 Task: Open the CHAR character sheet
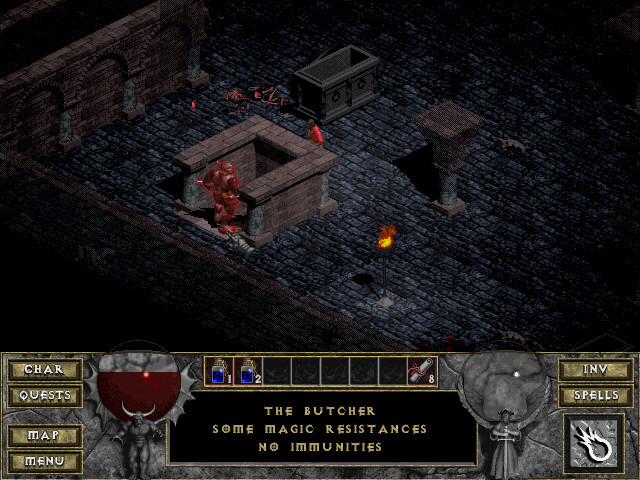[44, 370]
